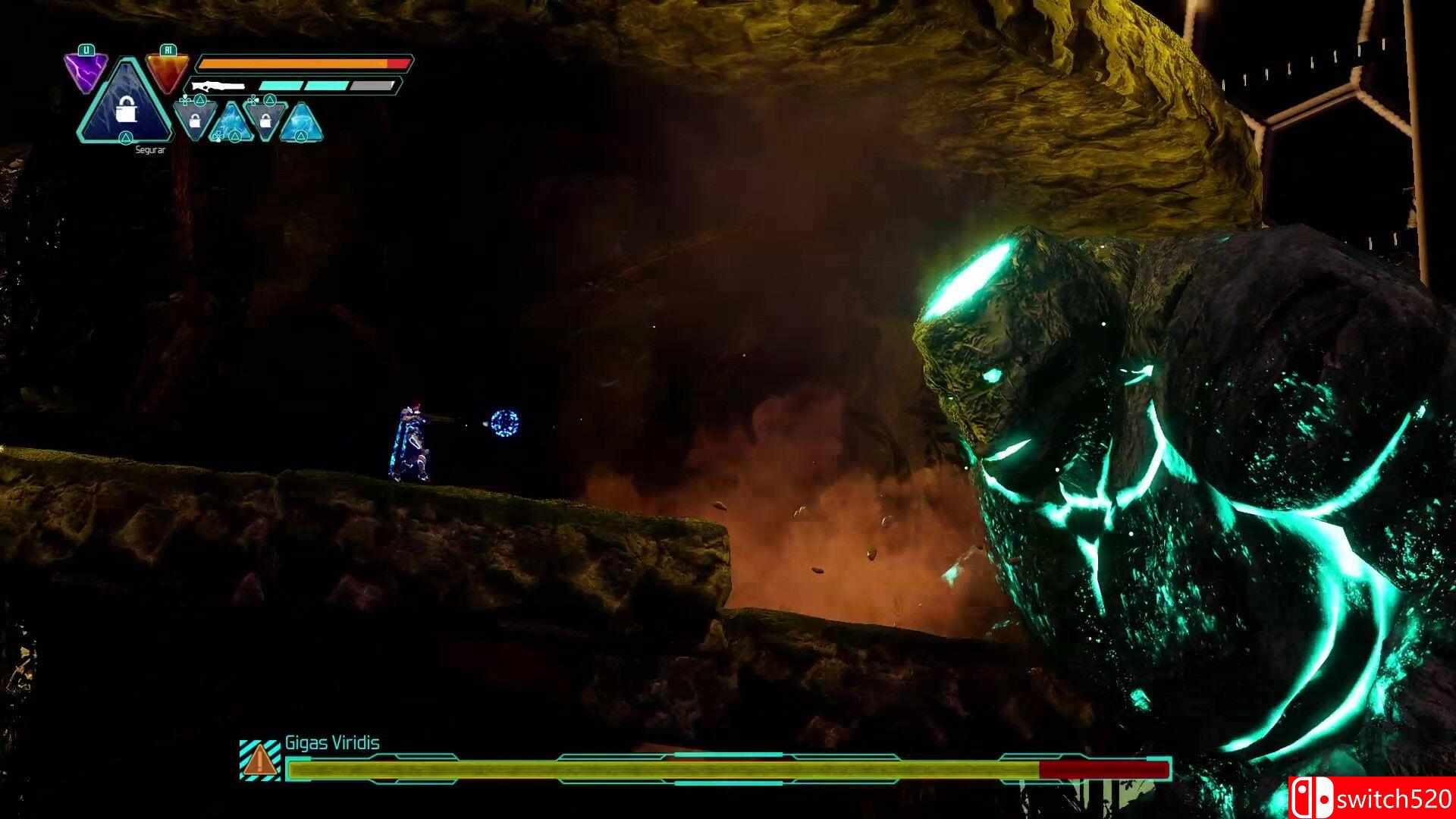Select the "Segurar" prompt label
The image size is (1456, 819).
[x=151, y=151]
